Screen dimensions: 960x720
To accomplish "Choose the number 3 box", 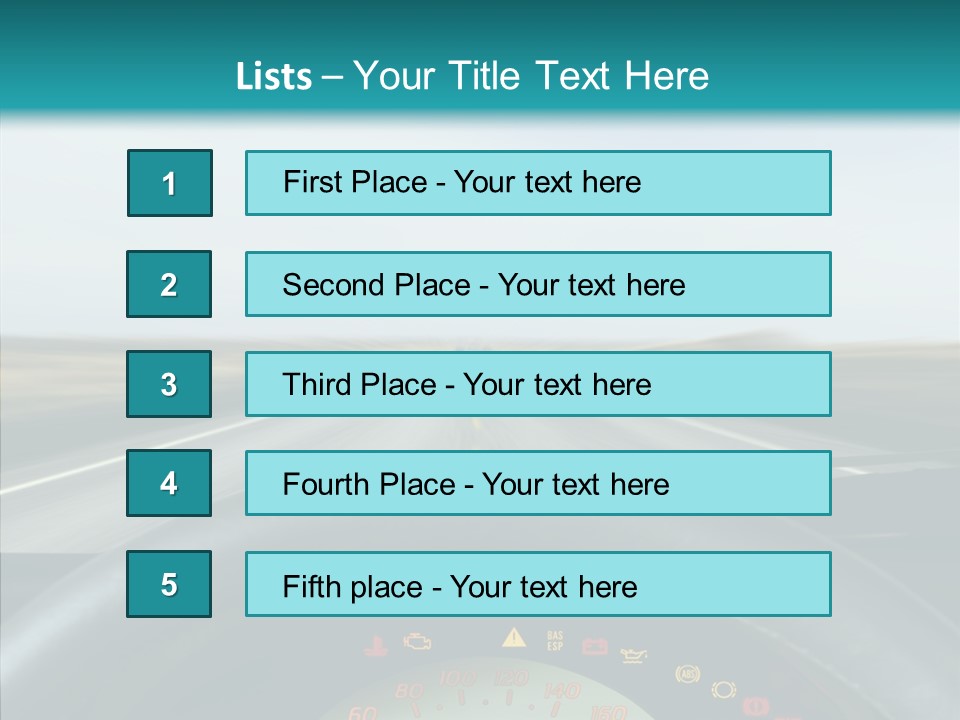I will 169,384.
